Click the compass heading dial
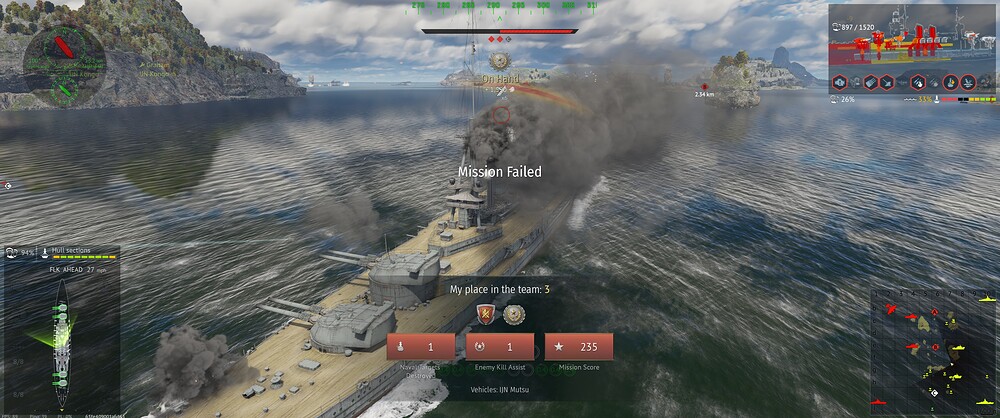1000x418 pixels. click(63, 54)
